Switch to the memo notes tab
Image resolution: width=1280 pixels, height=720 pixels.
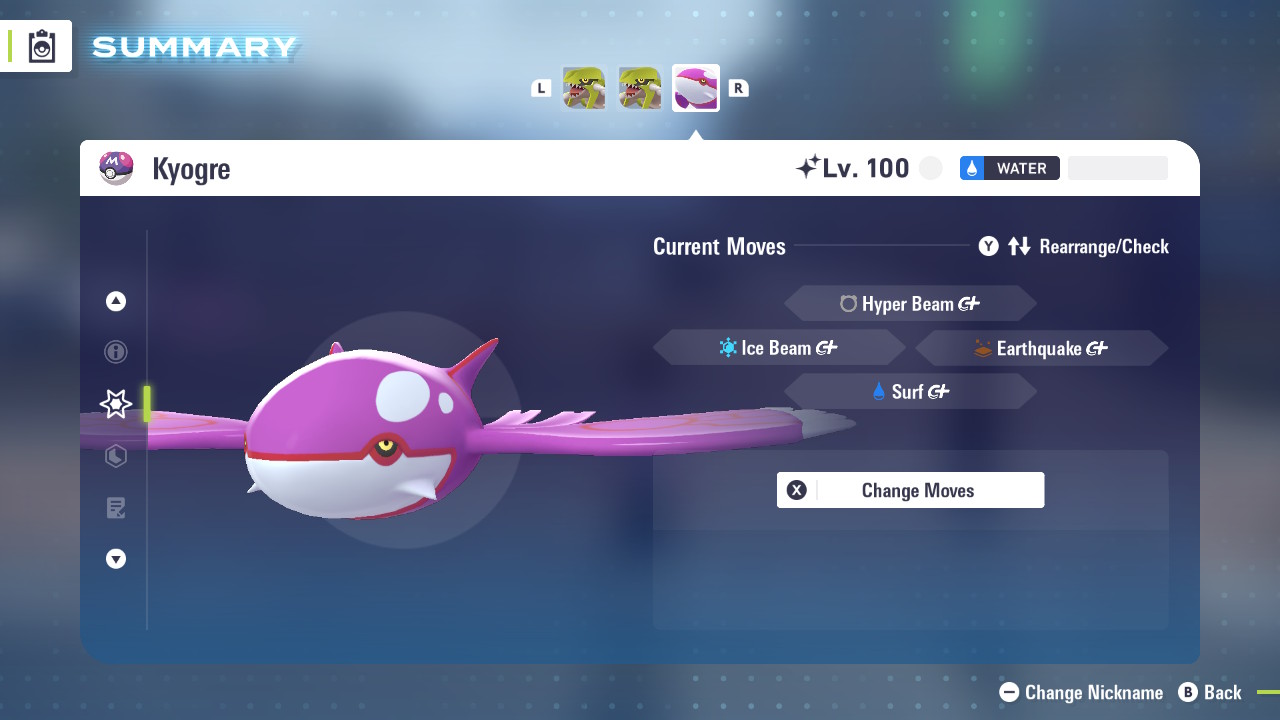pyautogui.click(x=116, y=508)
